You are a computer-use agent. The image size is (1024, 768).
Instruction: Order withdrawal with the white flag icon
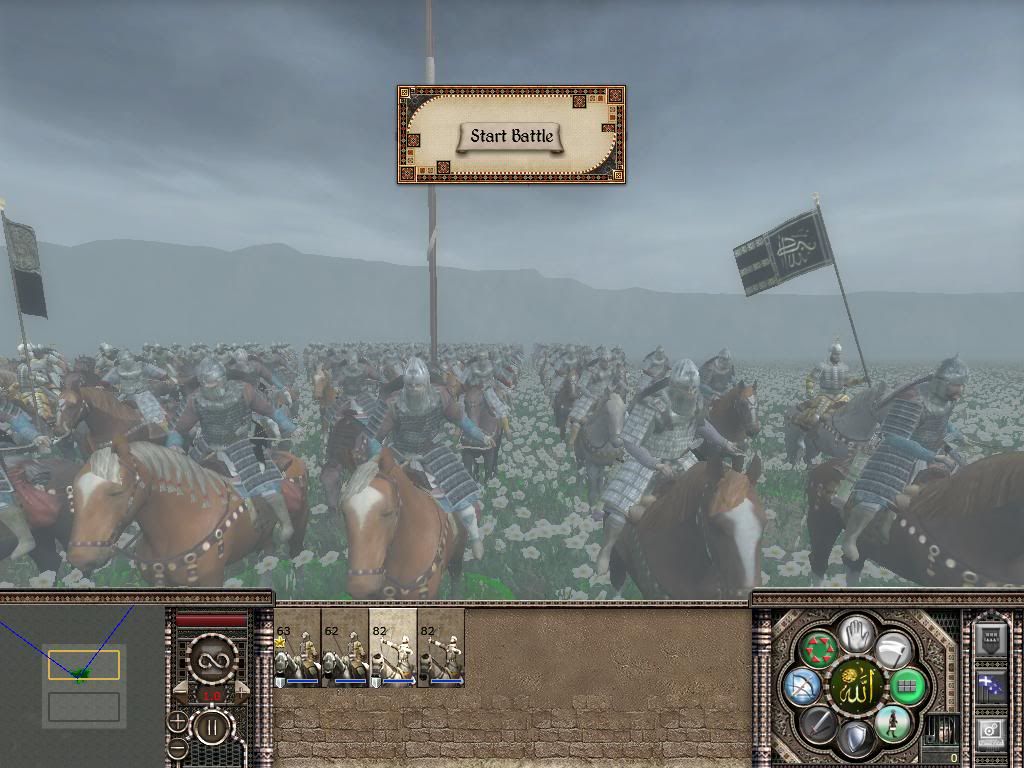pos(892,651)
